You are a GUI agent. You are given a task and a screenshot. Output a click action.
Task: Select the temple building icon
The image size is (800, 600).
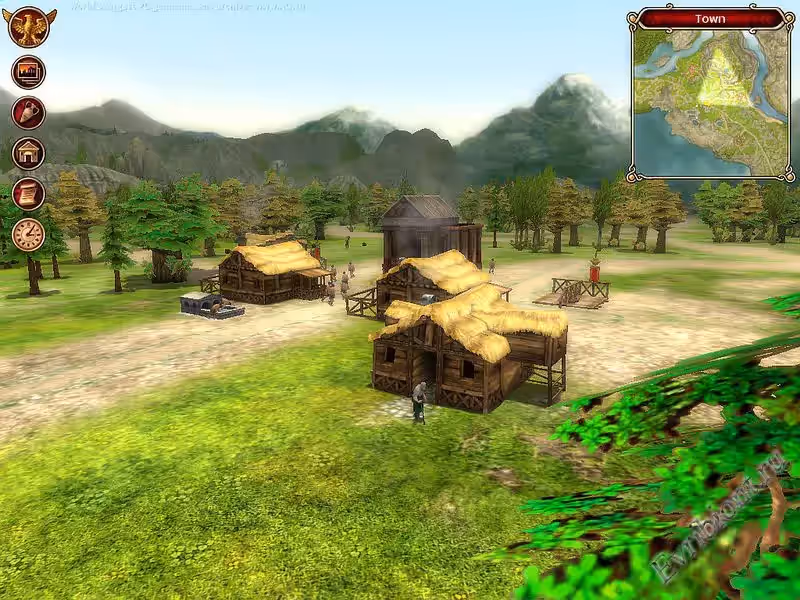(x=28, y=153)
